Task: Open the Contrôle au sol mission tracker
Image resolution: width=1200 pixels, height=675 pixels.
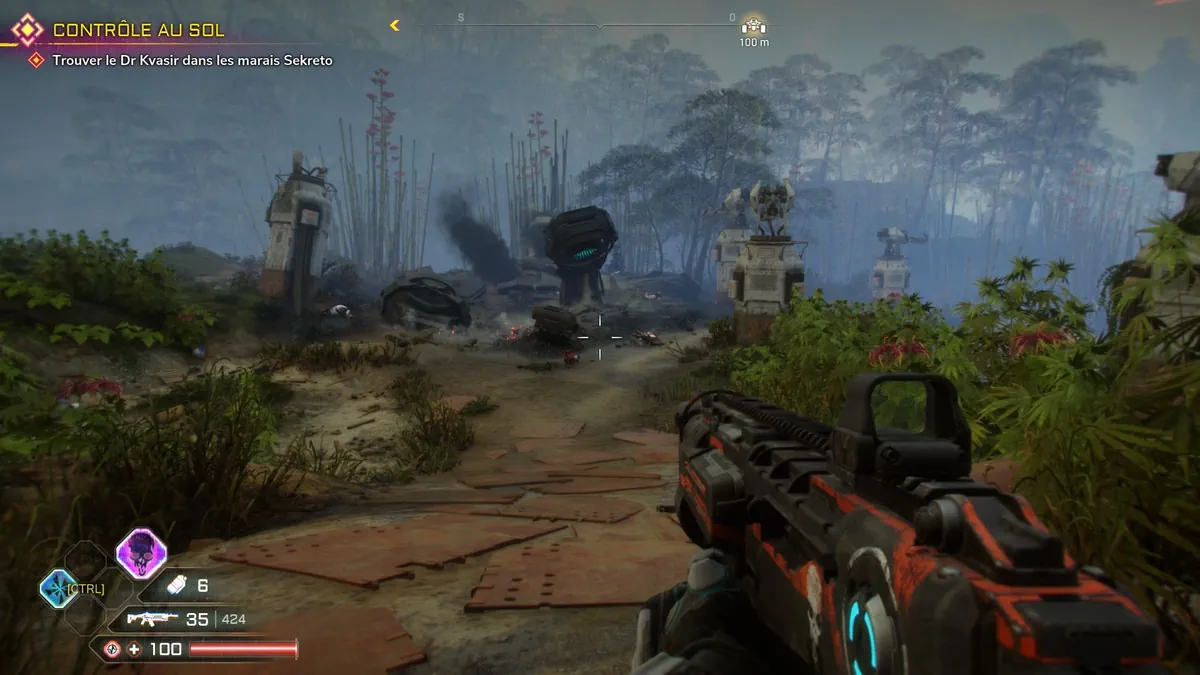Action: [x=138, y=30]
